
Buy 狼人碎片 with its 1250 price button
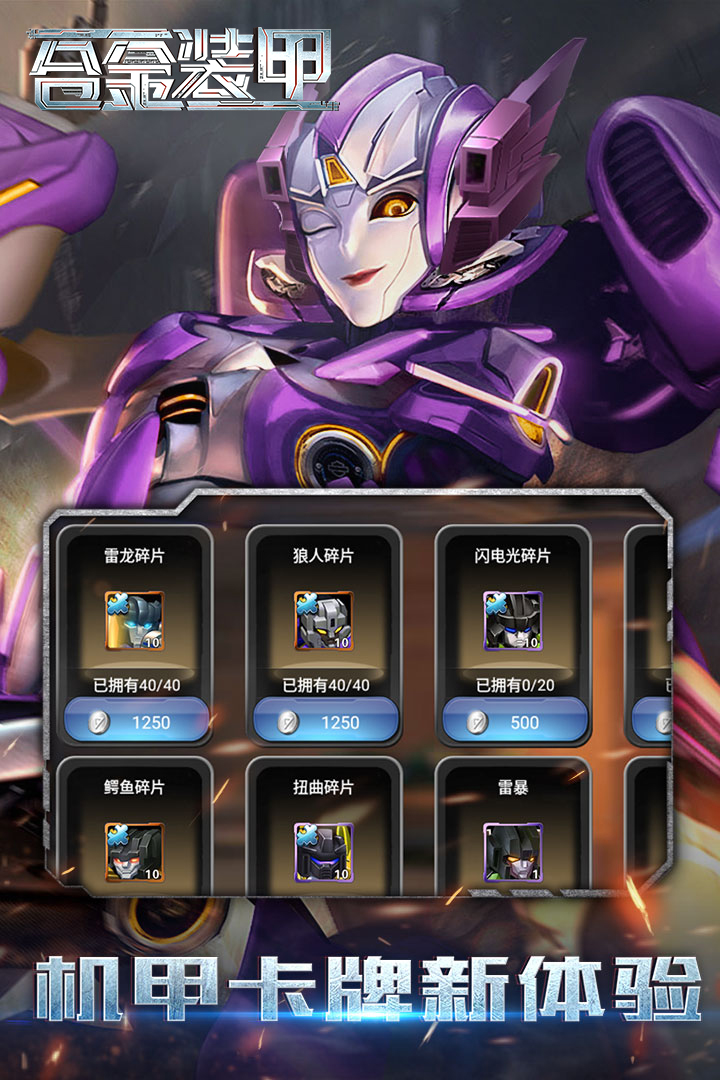tap(325, 722)
